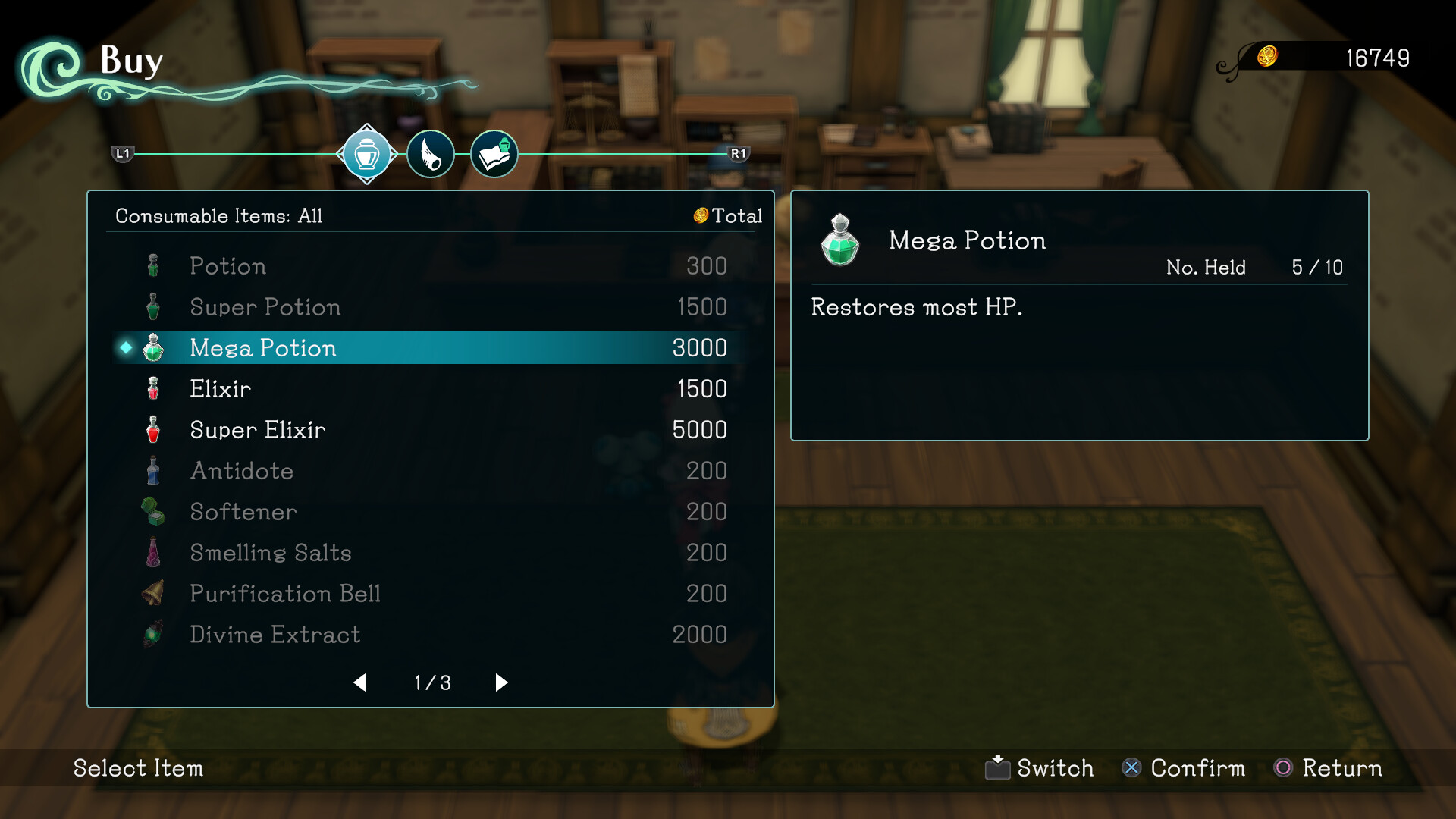Advance to next page with right arrow
The height and width of the screenshot is (819, 1456).
[x=500, y=682]
